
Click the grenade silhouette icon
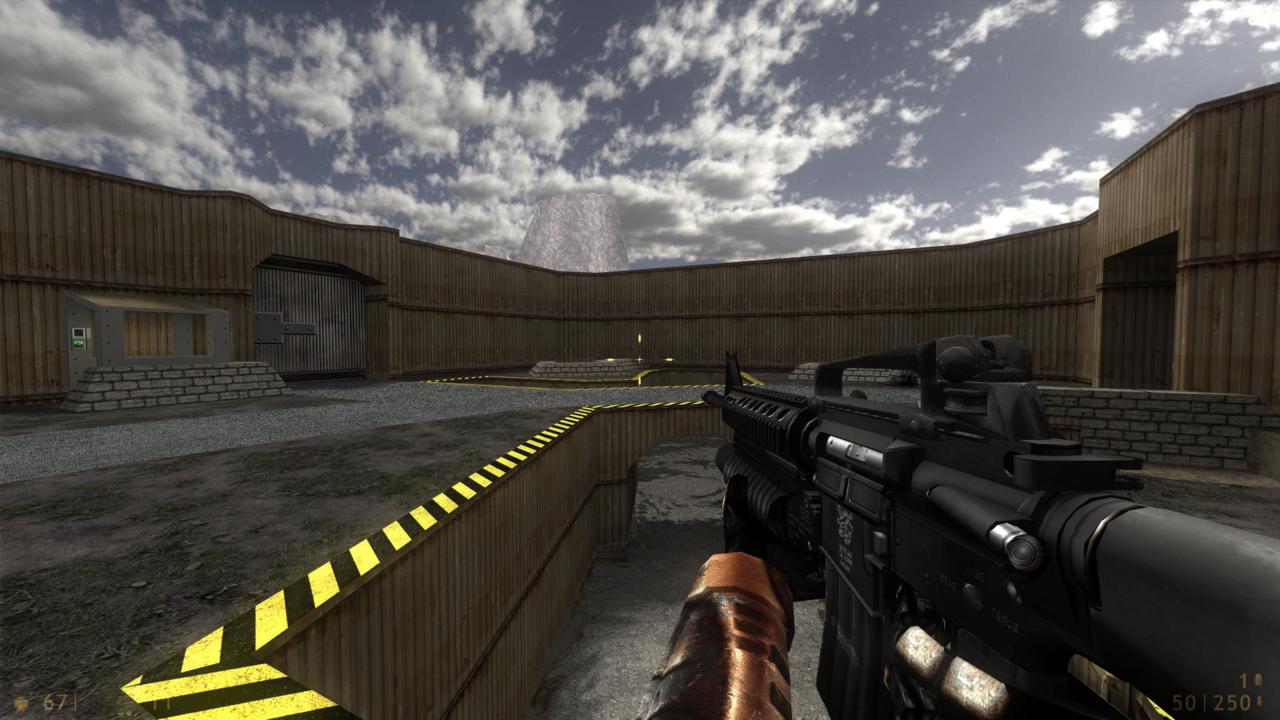coord(1260,678)
